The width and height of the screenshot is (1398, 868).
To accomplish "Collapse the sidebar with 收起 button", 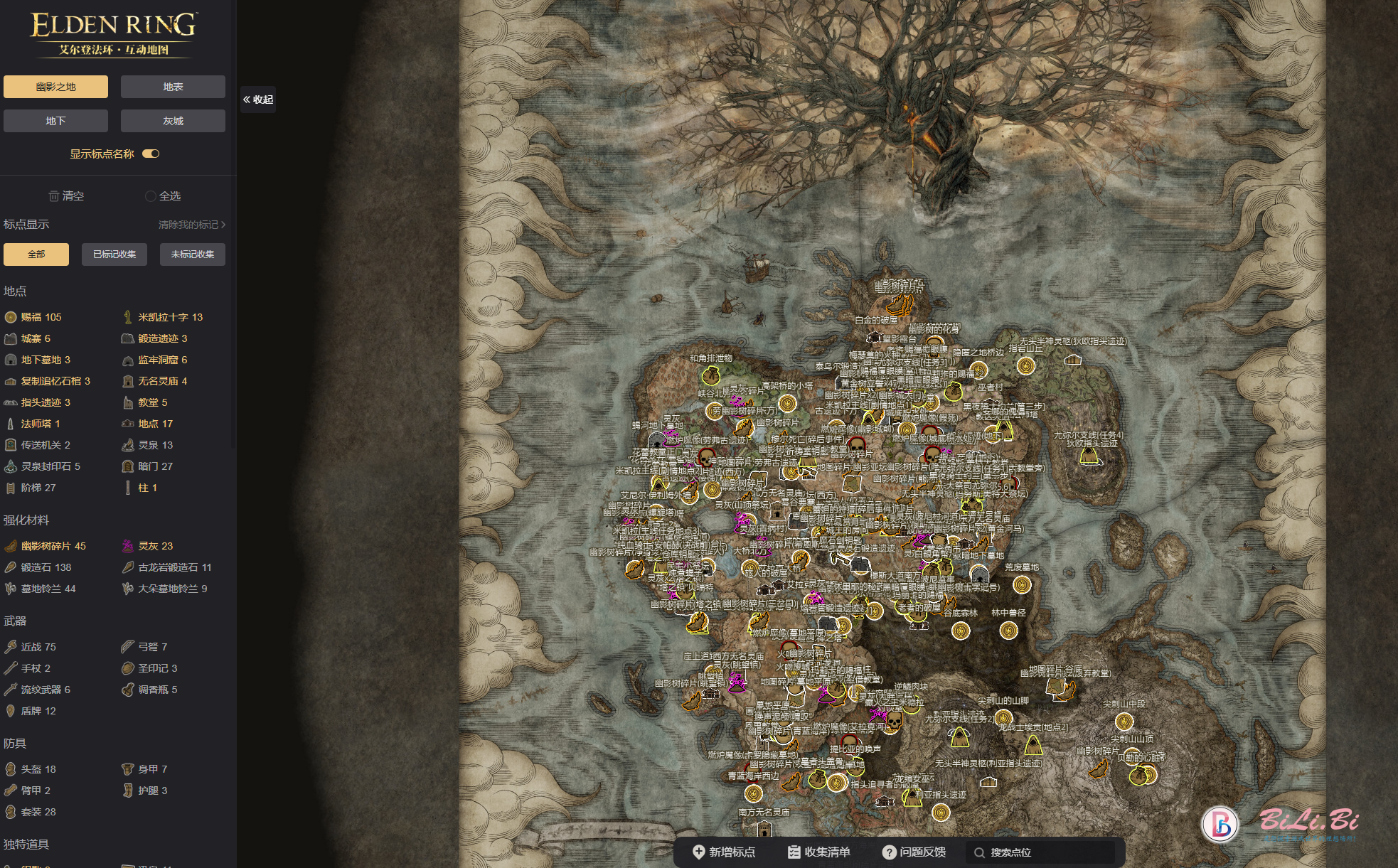I will coord(258,100).
